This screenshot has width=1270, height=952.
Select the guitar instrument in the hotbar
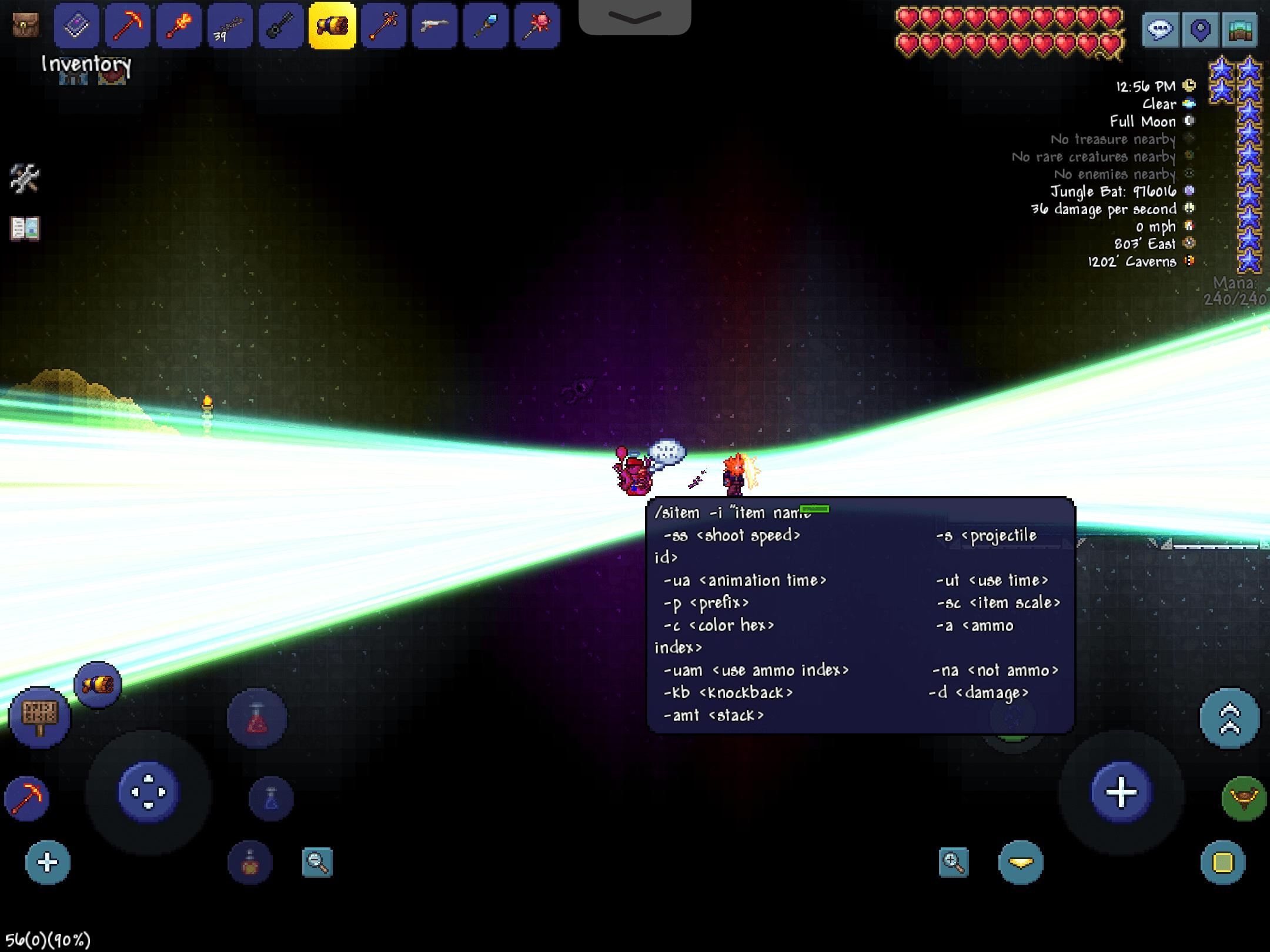280,25
